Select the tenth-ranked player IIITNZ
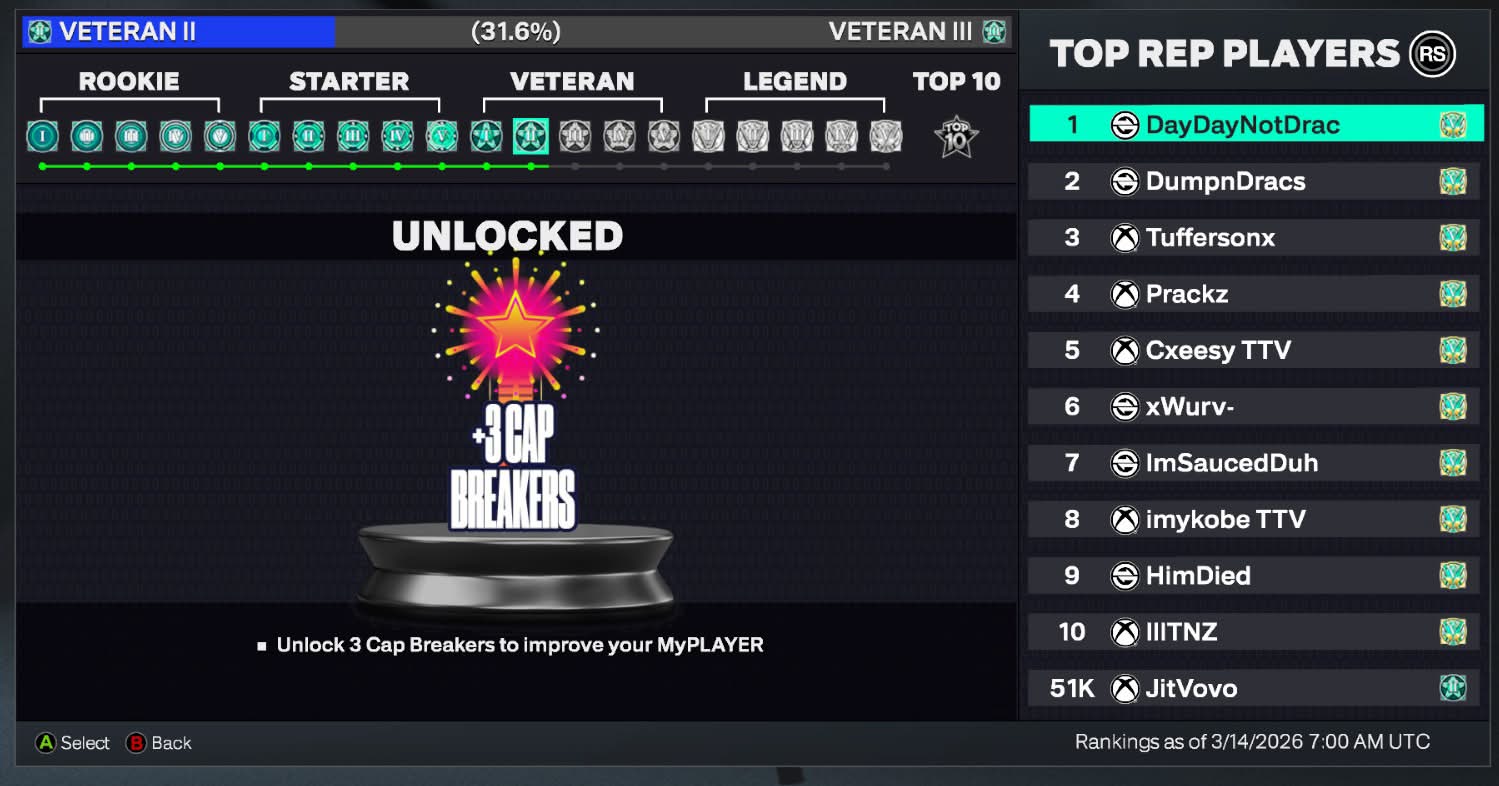 1254,632
